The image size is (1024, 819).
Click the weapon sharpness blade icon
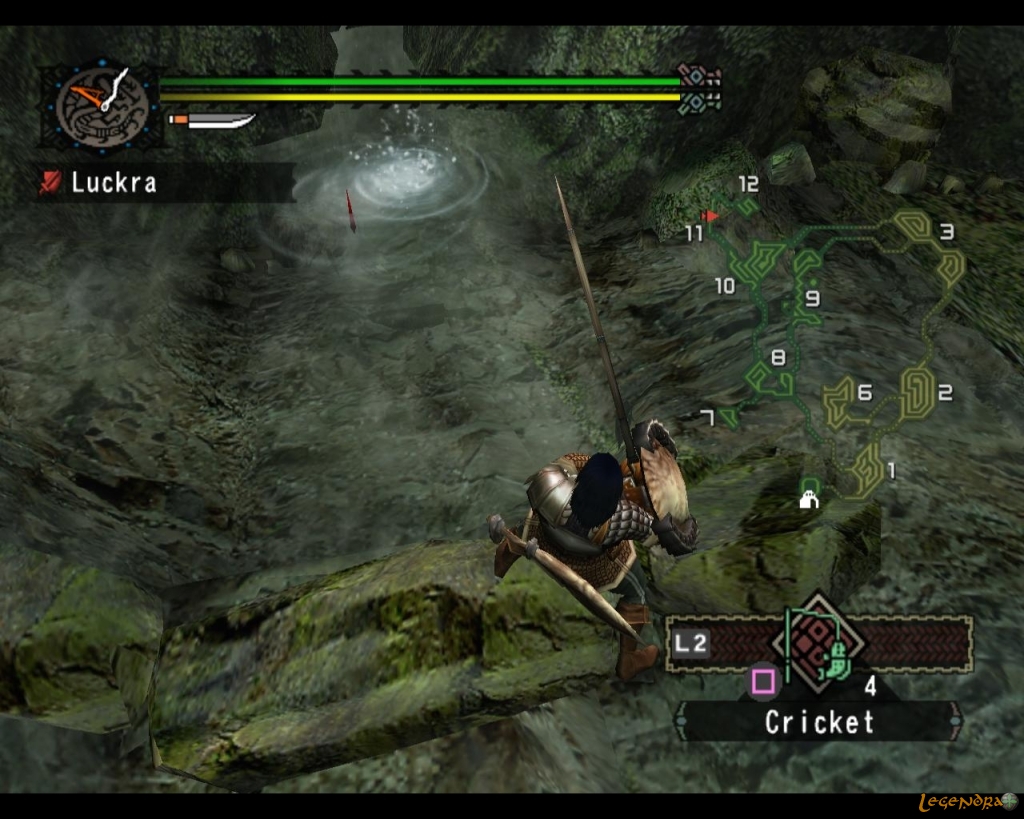pos(213,122)
